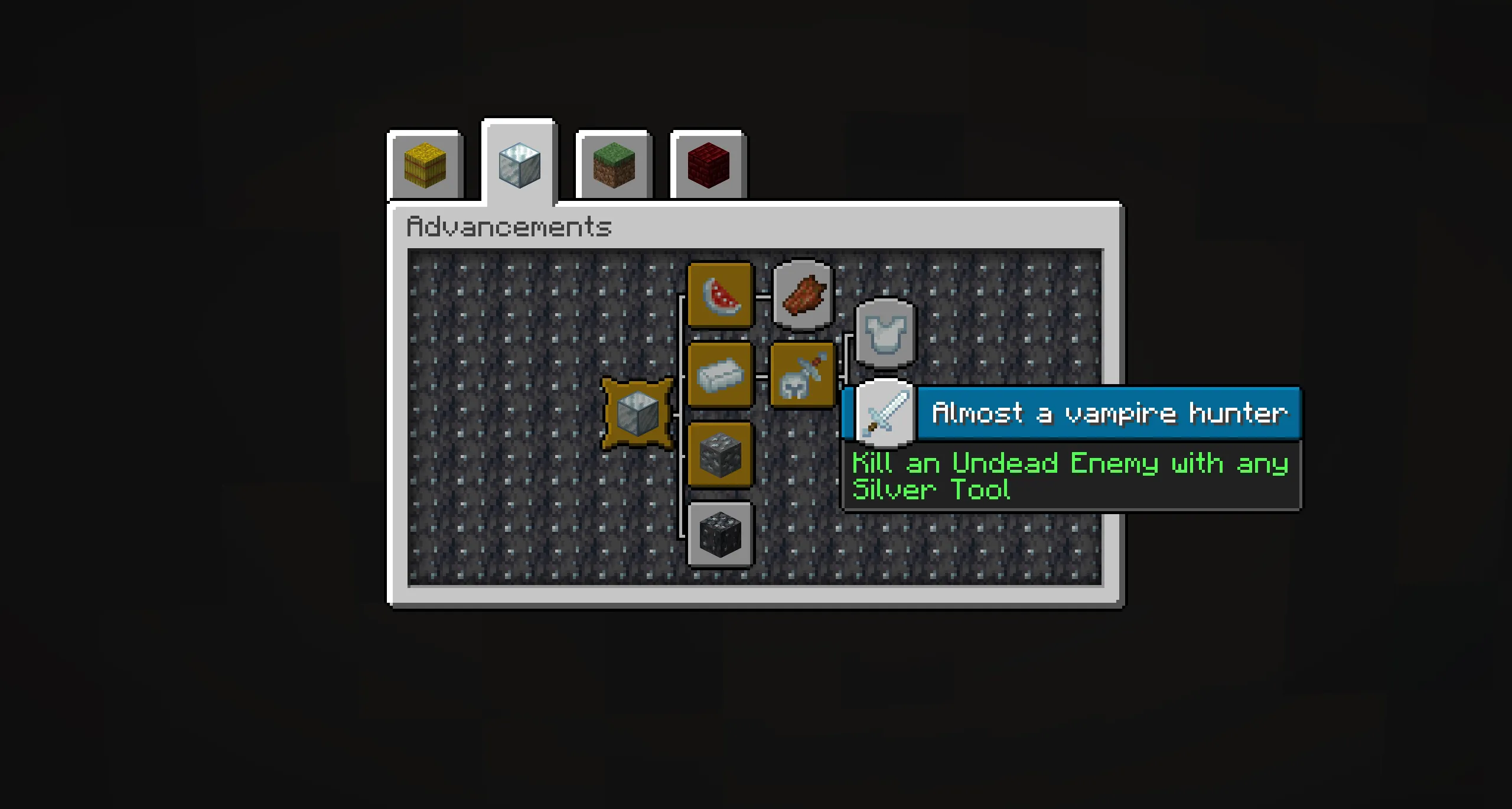This screenshot has width=1512, height=809.
Task: Click the hay bale icon on the first tab
Action: (x=424, y=166)
